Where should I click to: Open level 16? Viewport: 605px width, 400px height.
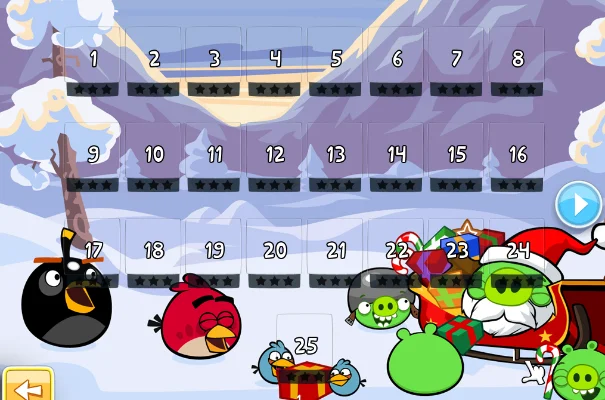pyautogui.click(x=517, y=159)
